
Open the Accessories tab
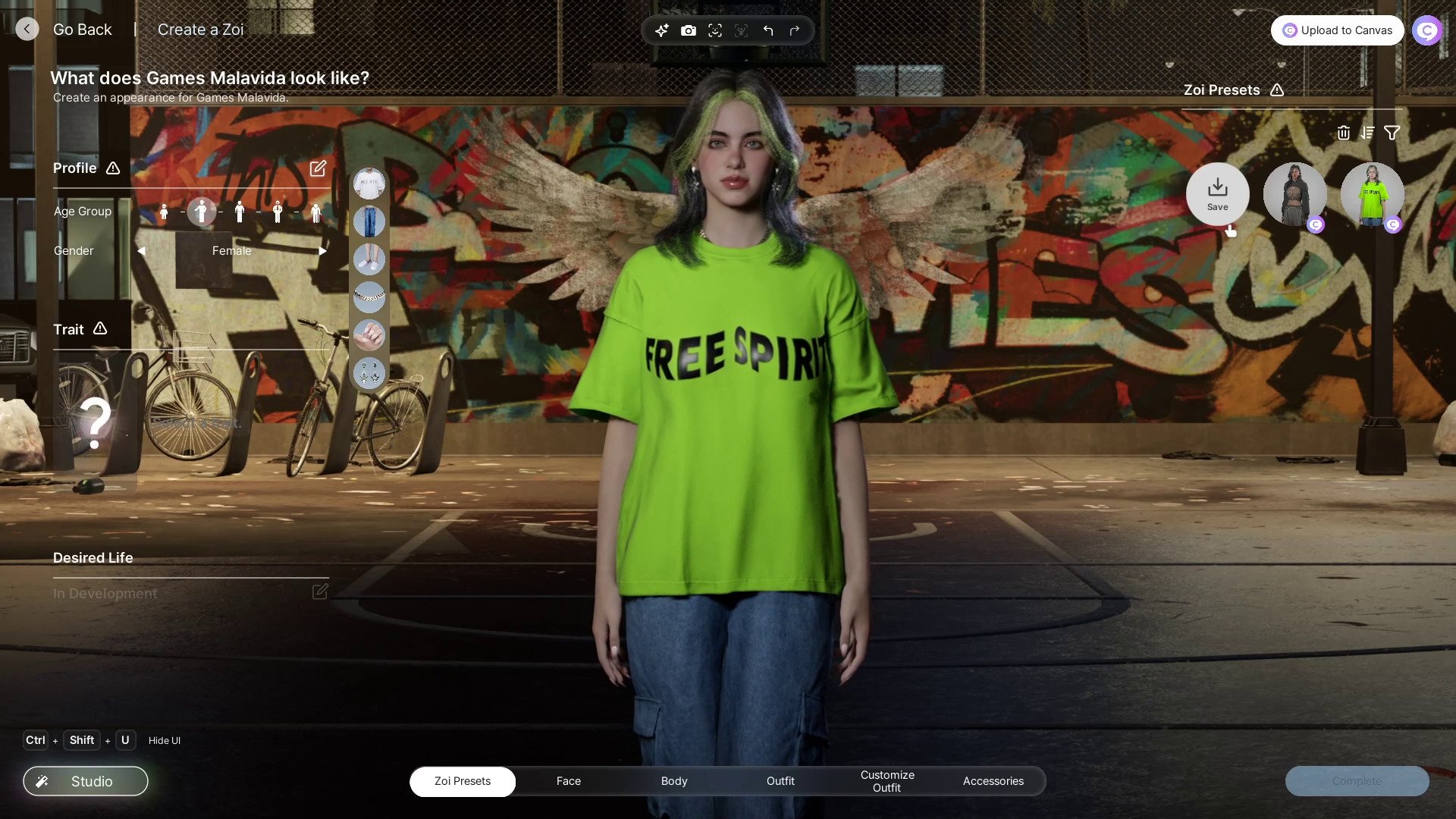(993, 781)
